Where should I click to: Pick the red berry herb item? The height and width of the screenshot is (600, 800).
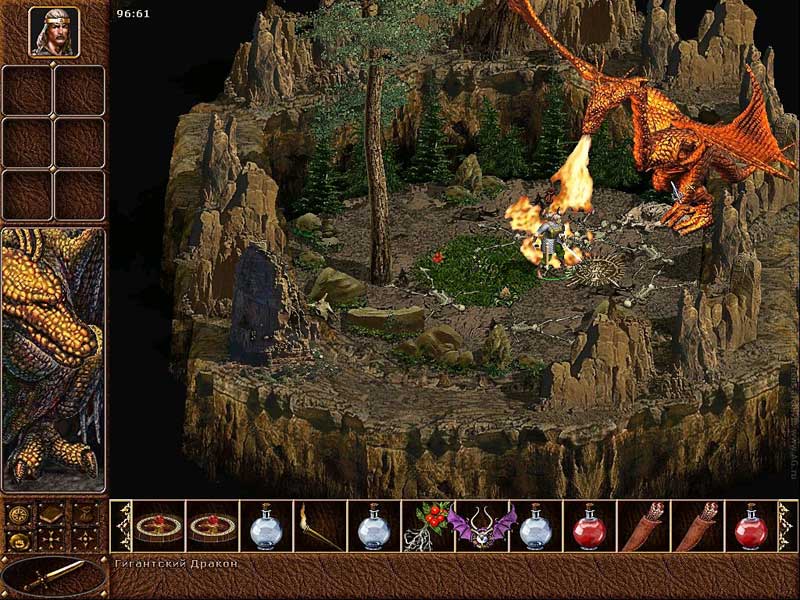coord(427,526)
